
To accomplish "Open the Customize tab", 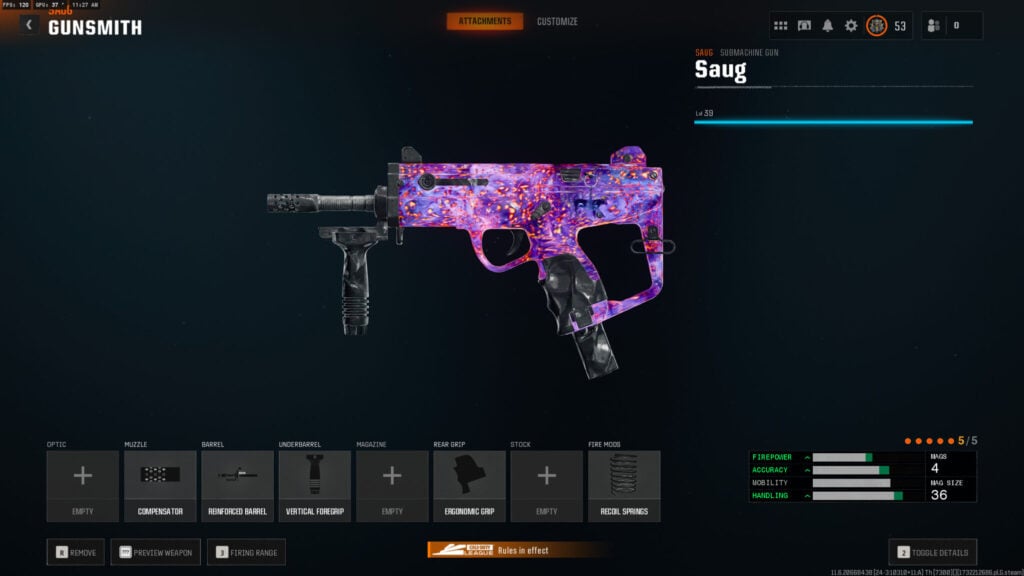I will click(557, 21).
